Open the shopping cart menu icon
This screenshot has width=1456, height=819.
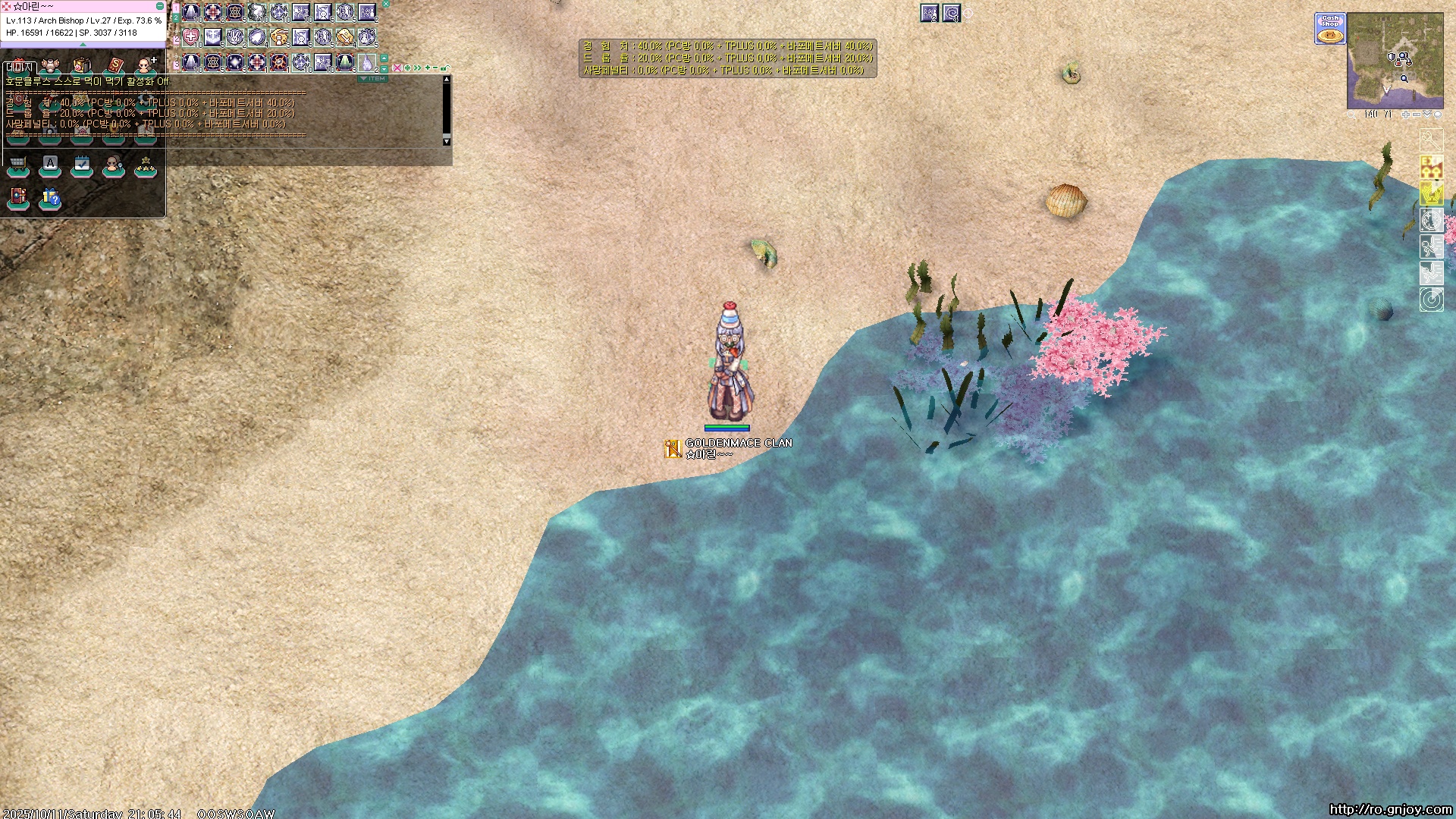tap(18, 165)
